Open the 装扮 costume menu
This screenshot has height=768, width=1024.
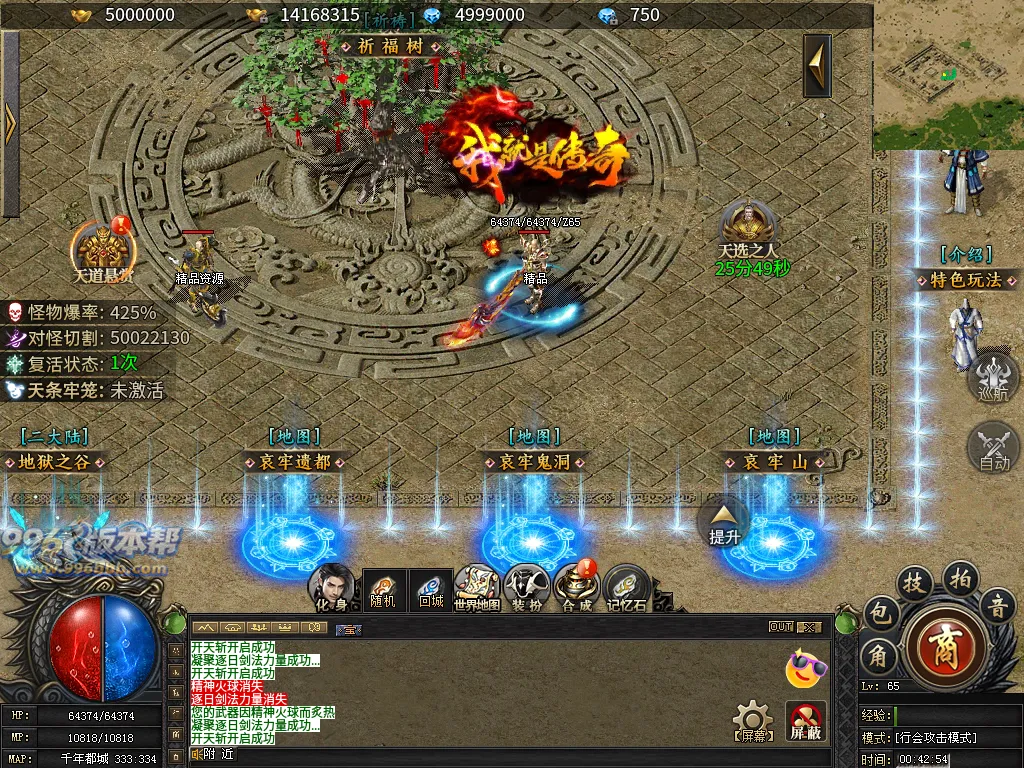pos(526,586)
